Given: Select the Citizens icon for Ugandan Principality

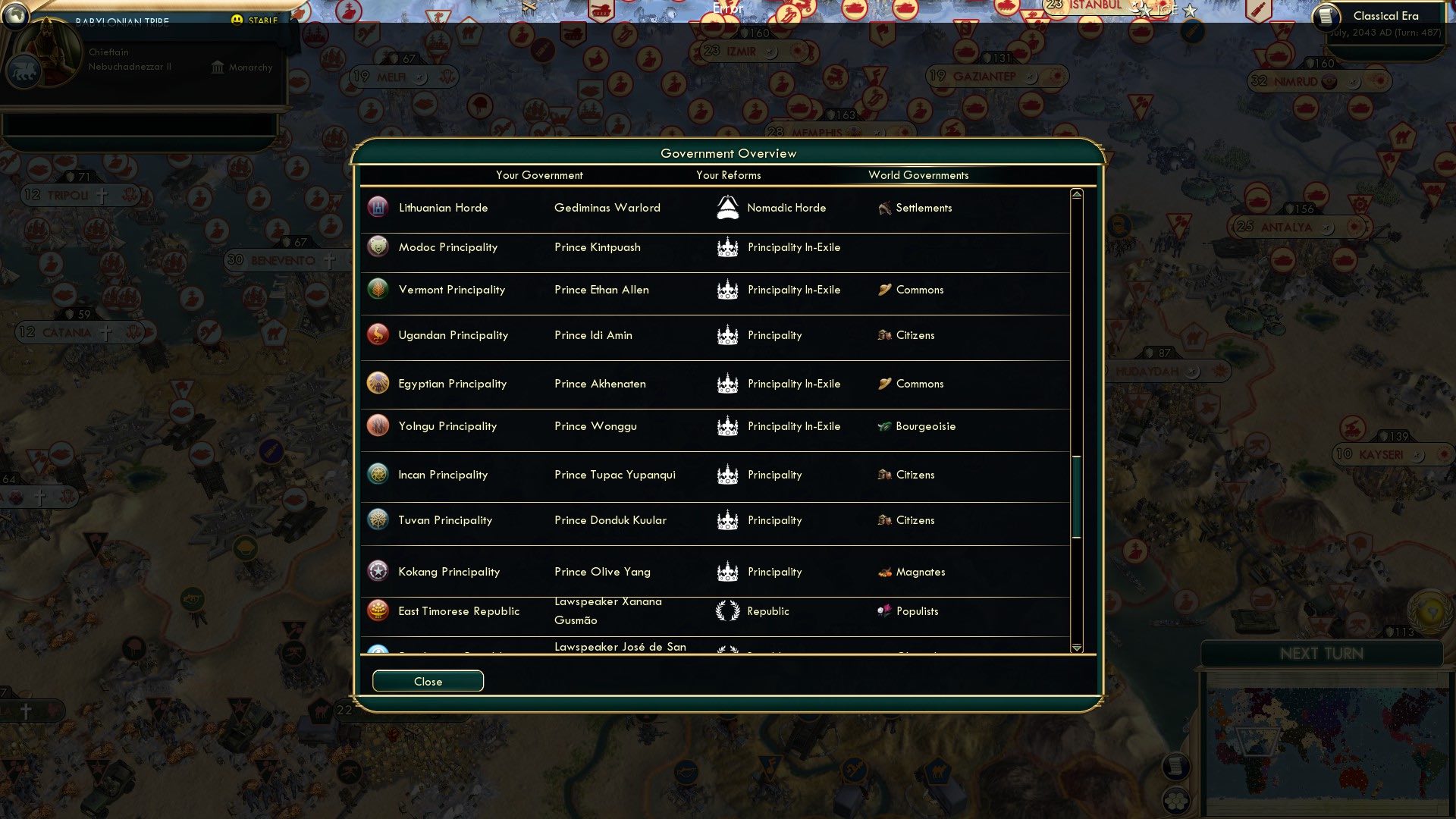Looking at the screenshot, I should (885, 334).
